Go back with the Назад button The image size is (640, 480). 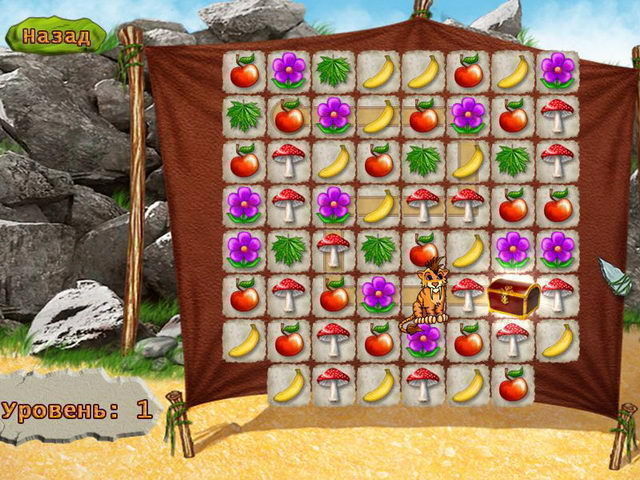[56, 36]
